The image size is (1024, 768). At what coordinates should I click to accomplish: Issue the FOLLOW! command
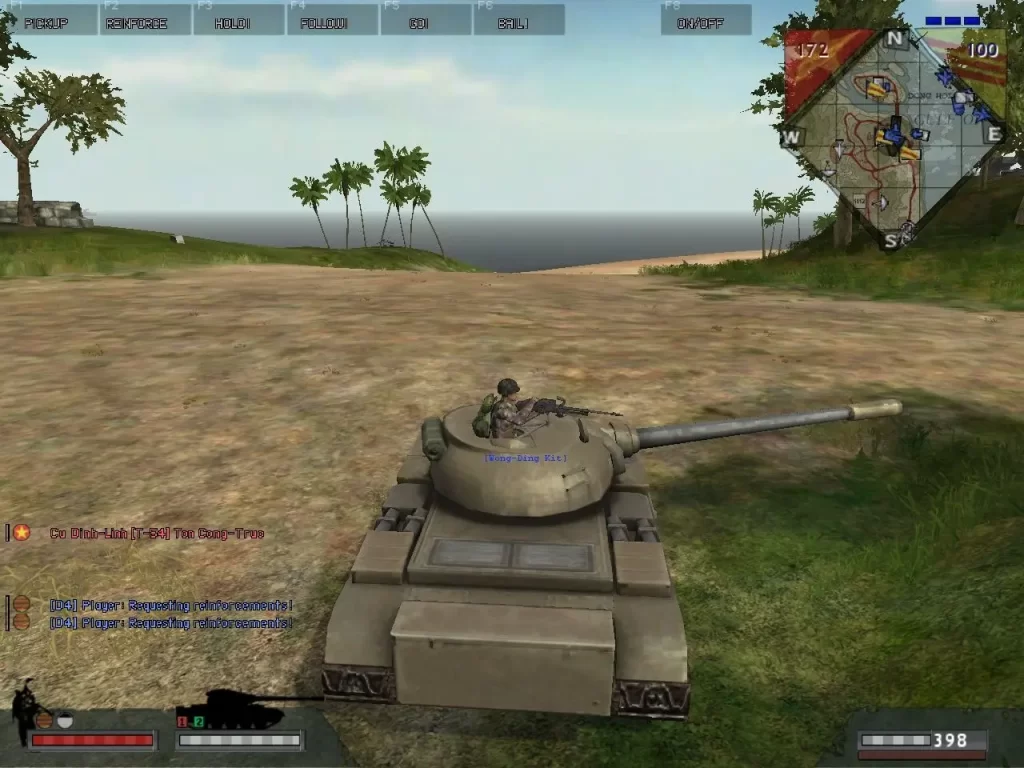332,20
